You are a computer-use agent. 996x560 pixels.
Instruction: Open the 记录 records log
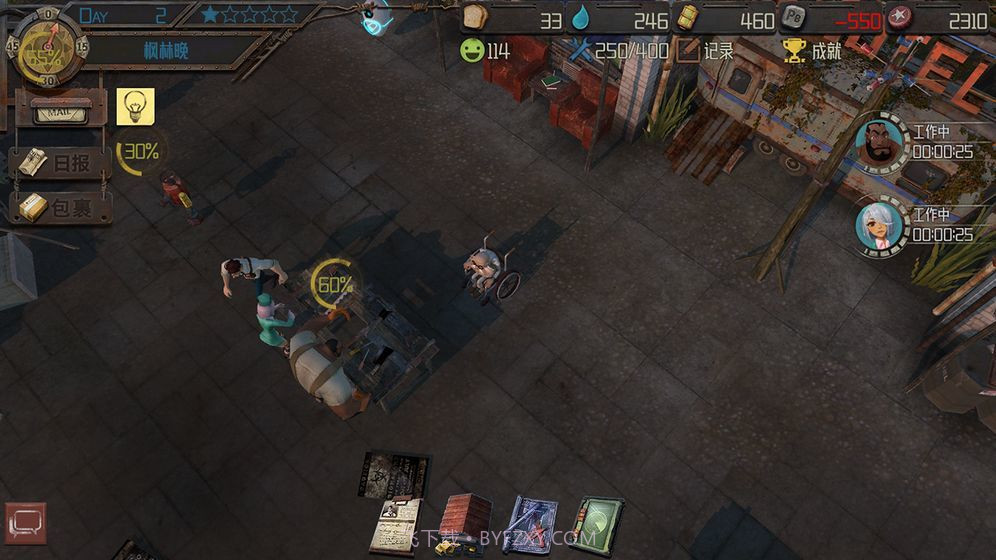coord(706,50)
